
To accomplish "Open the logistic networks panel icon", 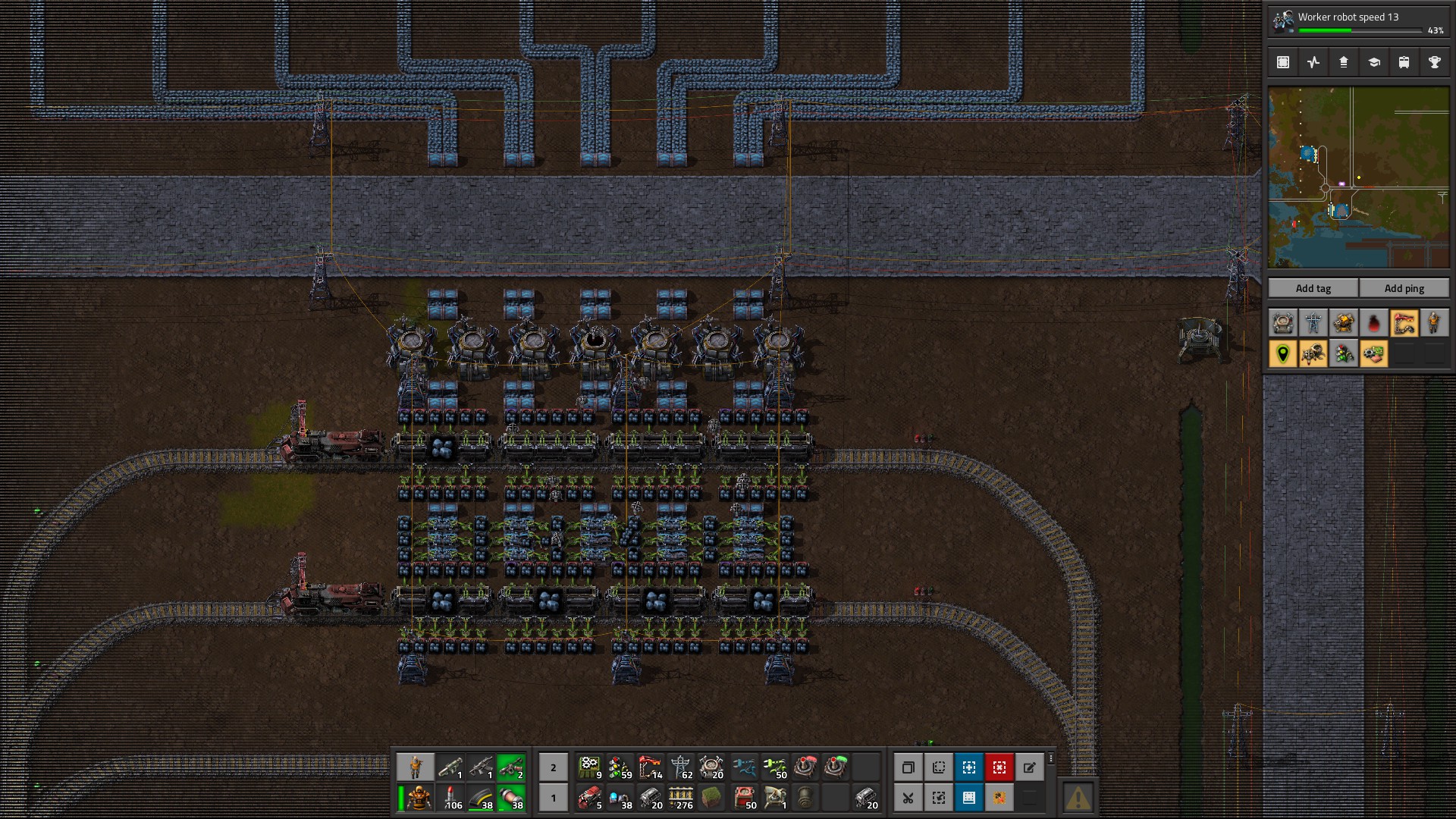I will 1344,62.
